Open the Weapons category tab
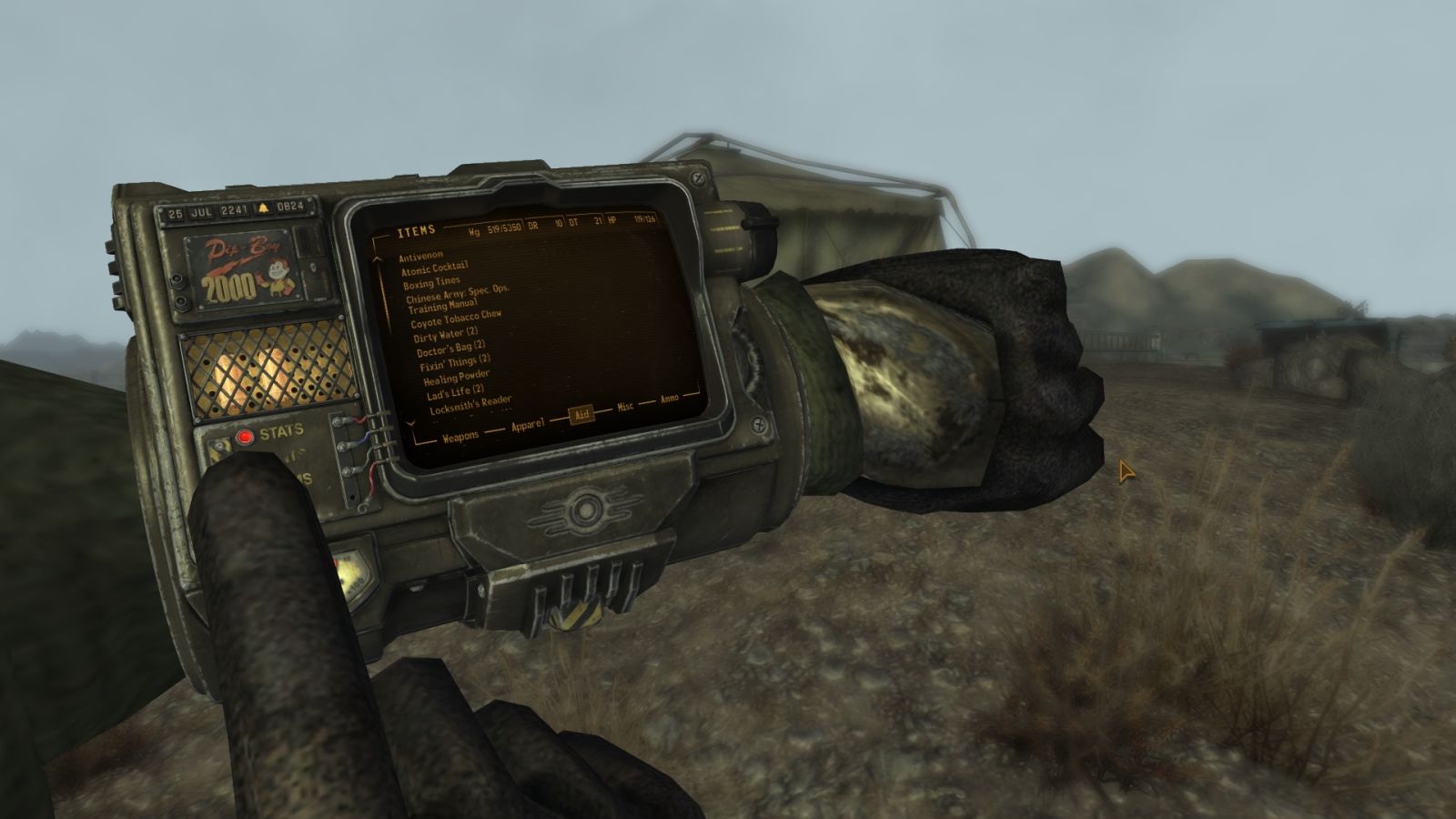 (462, 436)
